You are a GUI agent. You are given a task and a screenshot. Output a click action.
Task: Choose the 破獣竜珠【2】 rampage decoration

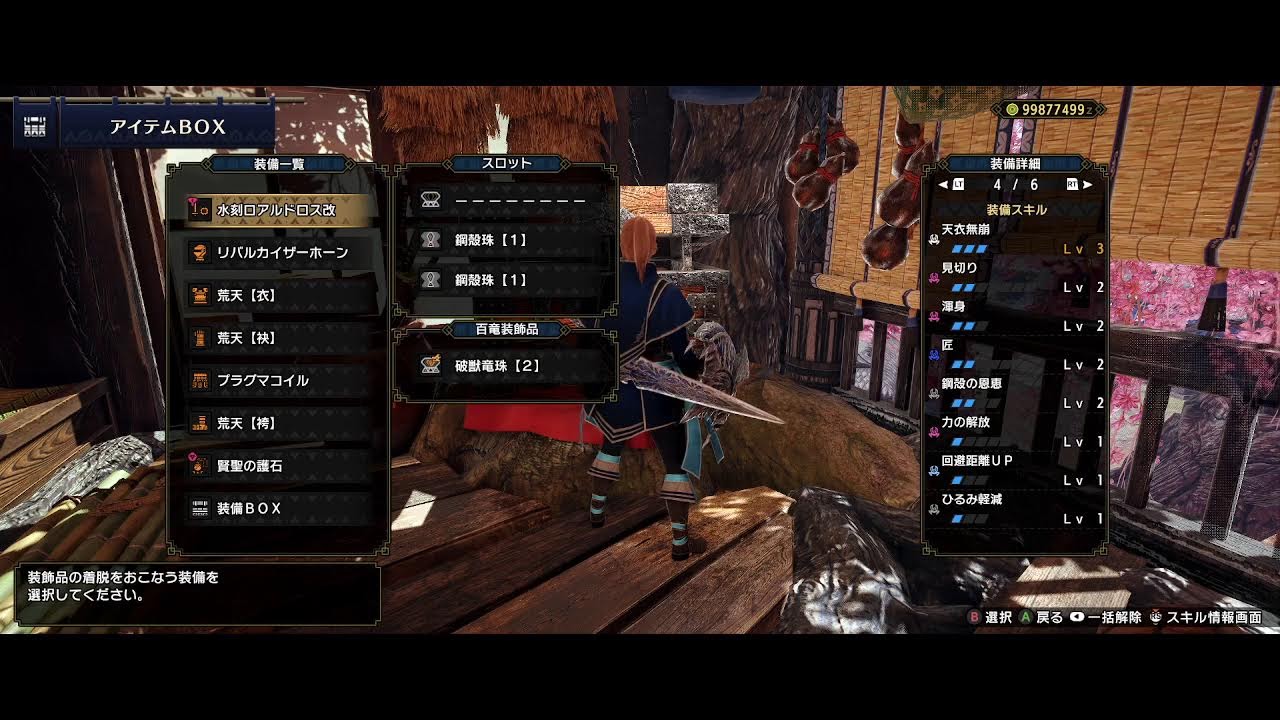(x=507, y=366)
